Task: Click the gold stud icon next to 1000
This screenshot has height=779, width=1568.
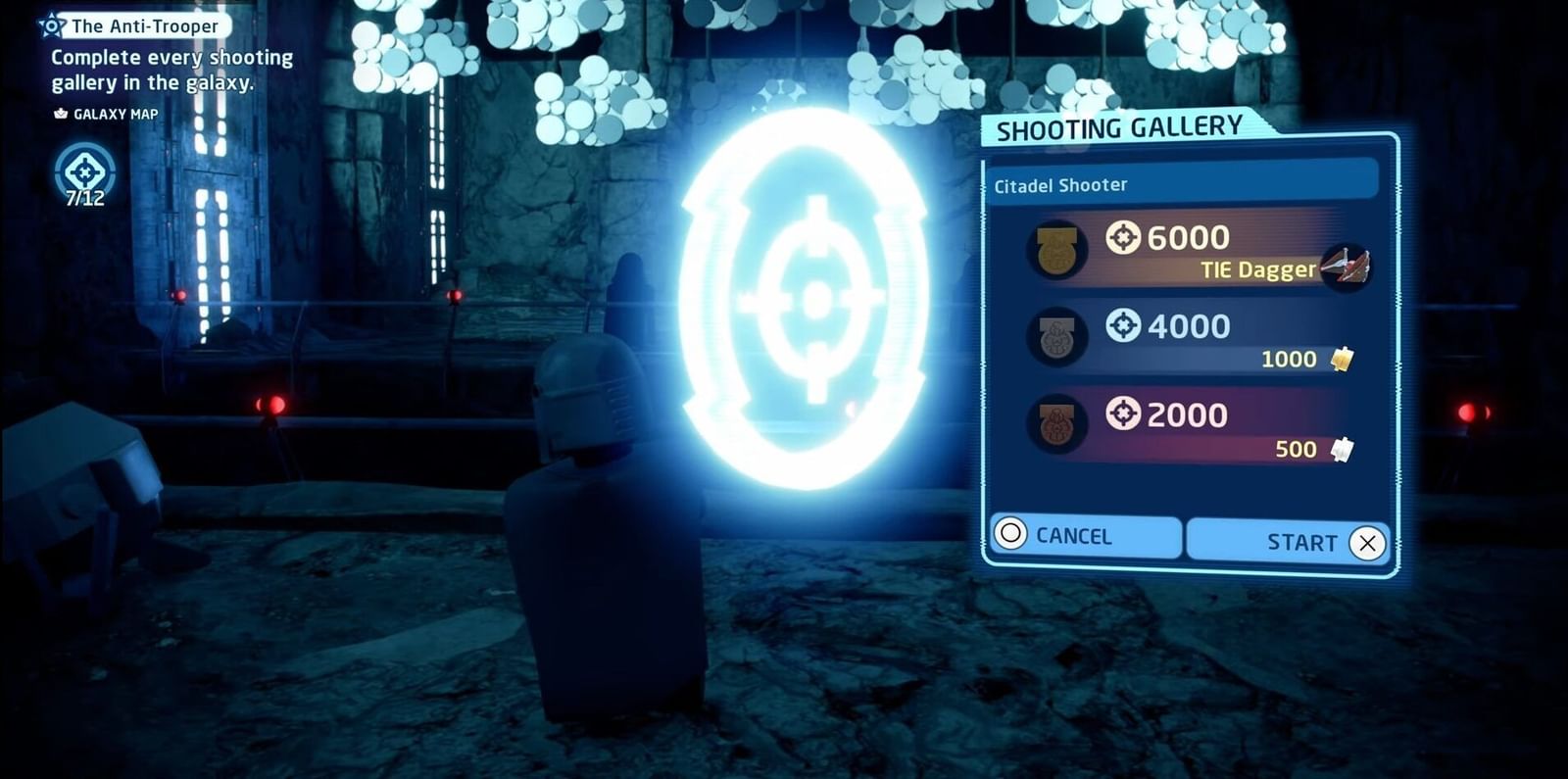Action: click(x=1345, y=359)
